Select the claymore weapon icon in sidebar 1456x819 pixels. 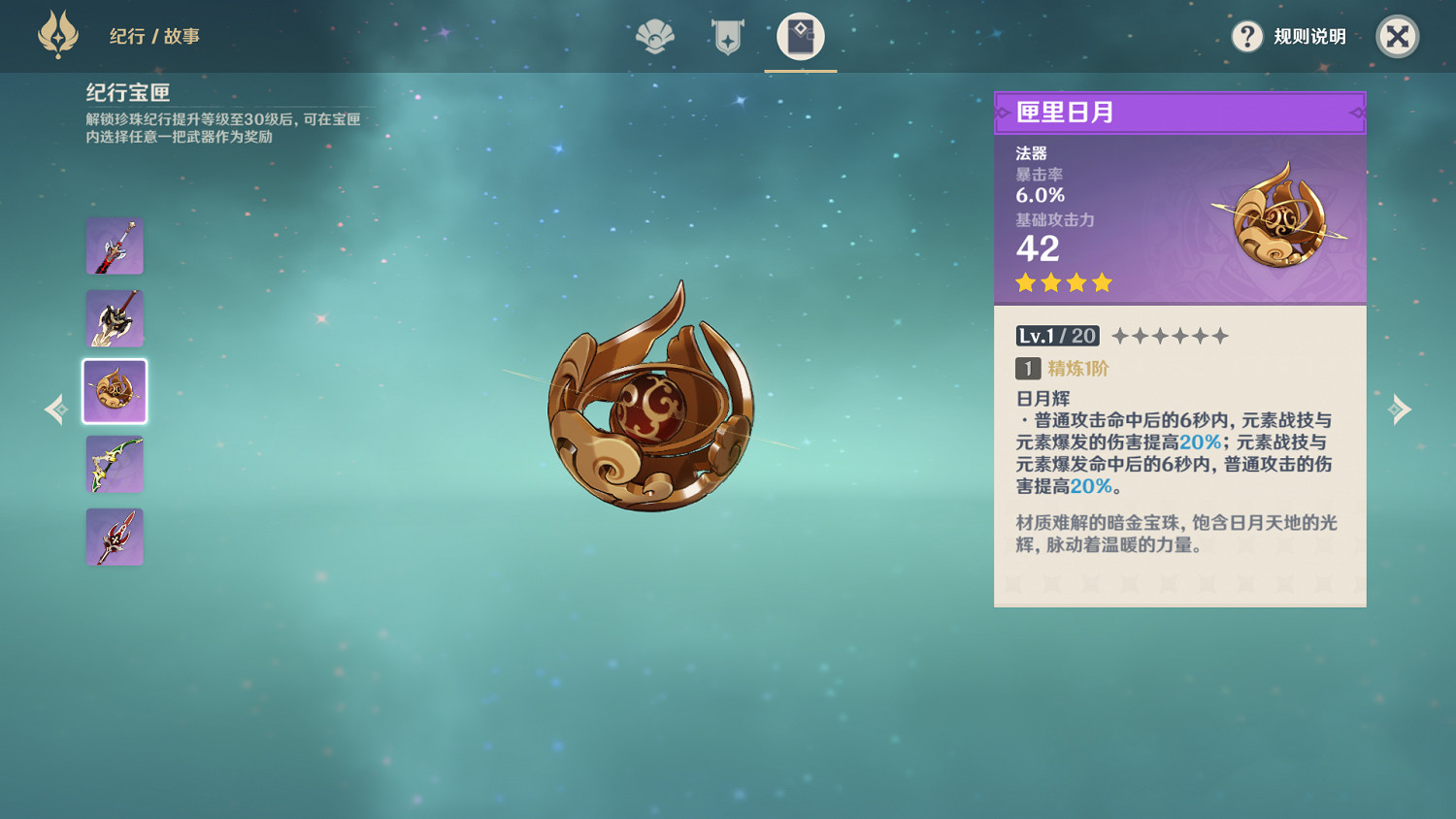pos(114,318)
